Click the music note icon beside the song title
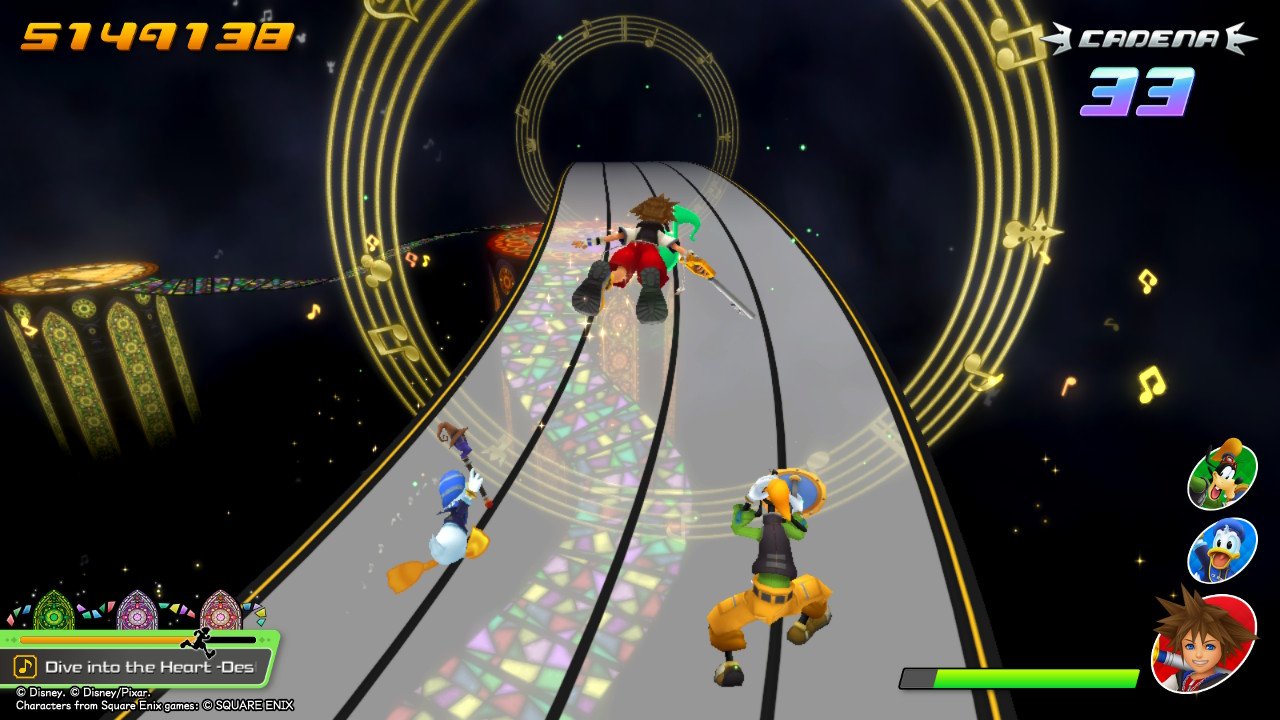Screen dimensions: 1280x720 (24, 666)
